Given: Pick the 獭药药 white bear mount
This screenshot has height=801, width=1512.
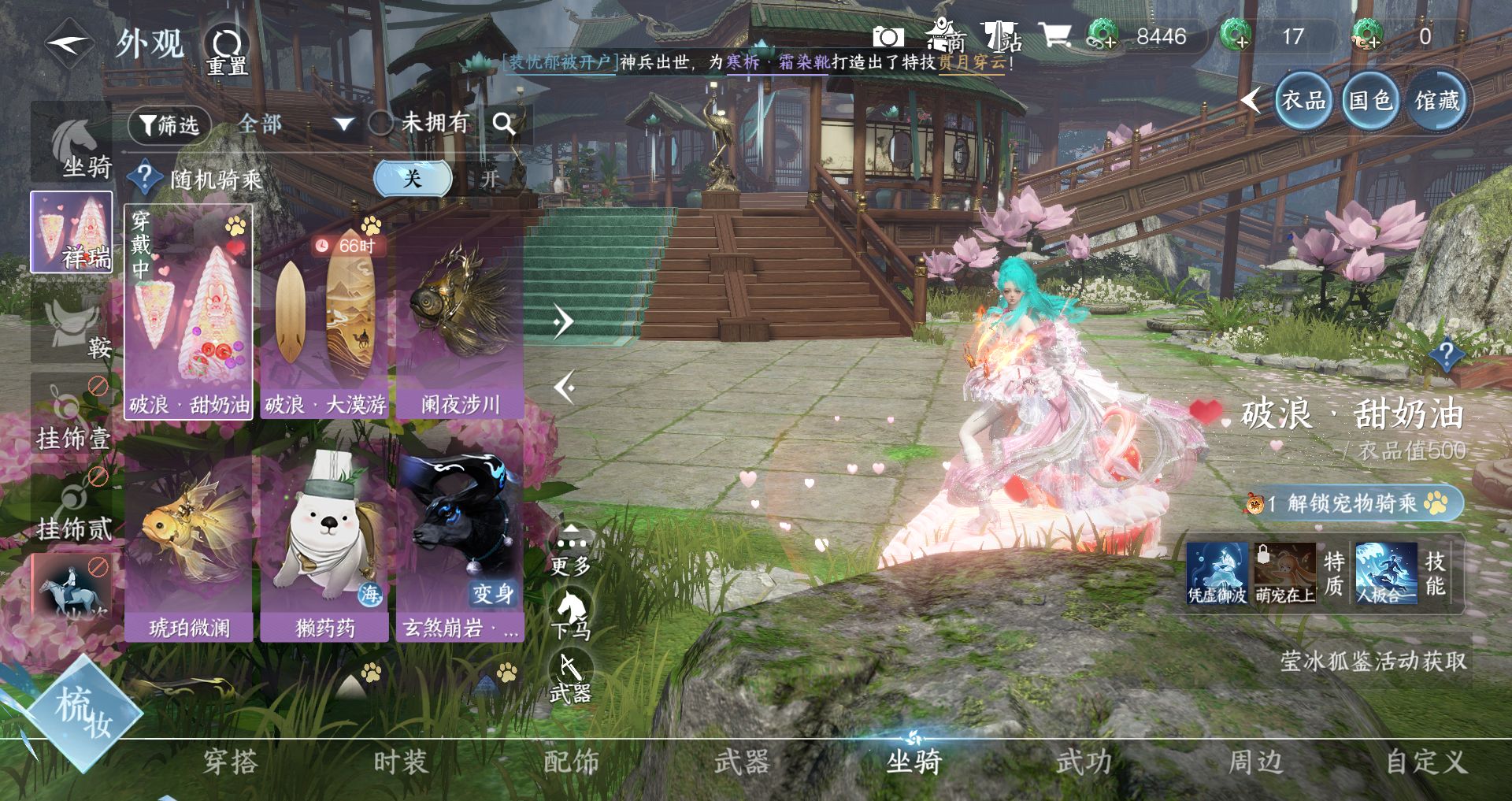Looking at the screenshot, I should 325,543.
